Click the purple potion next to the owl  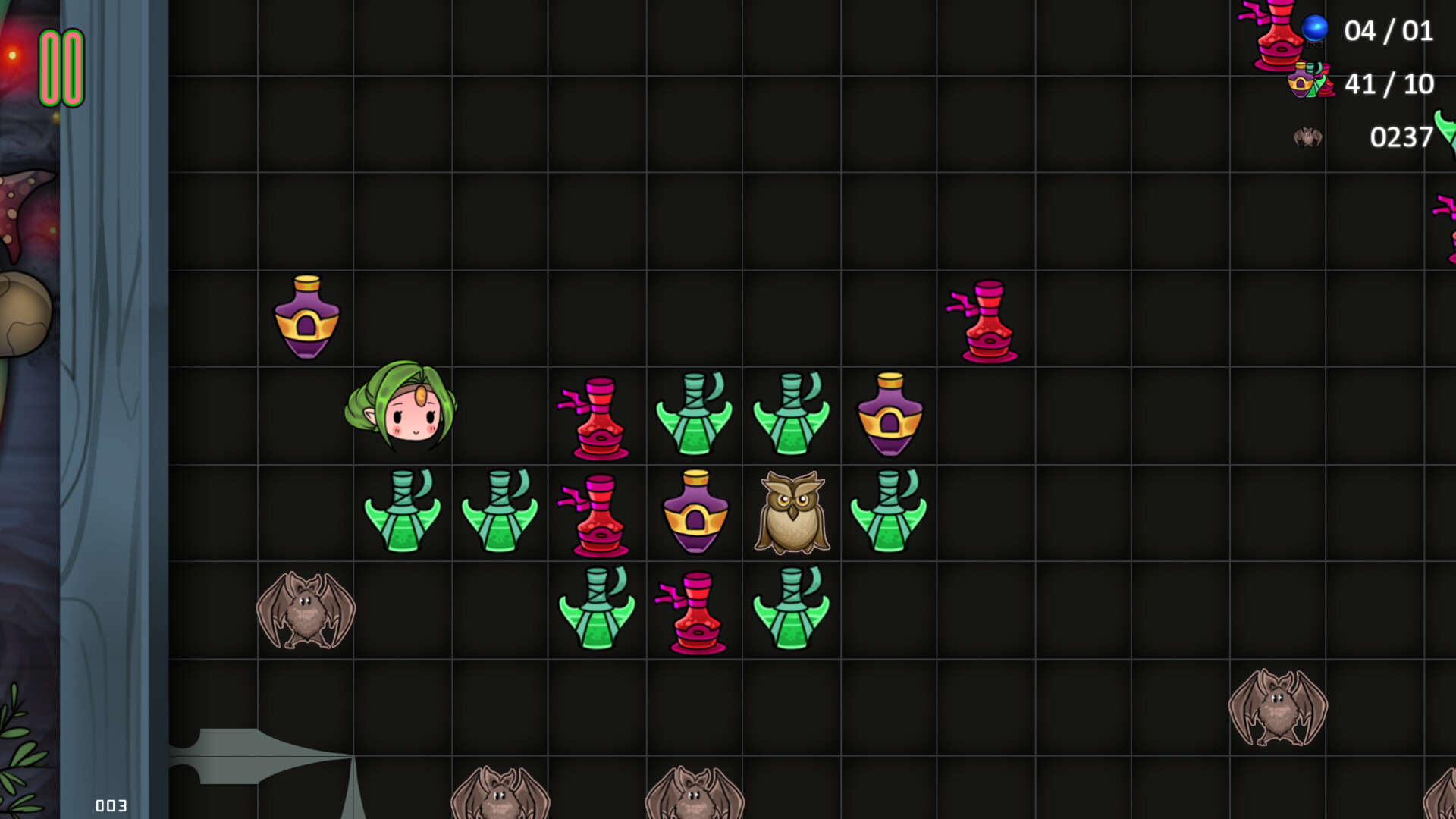coord(694,512)
